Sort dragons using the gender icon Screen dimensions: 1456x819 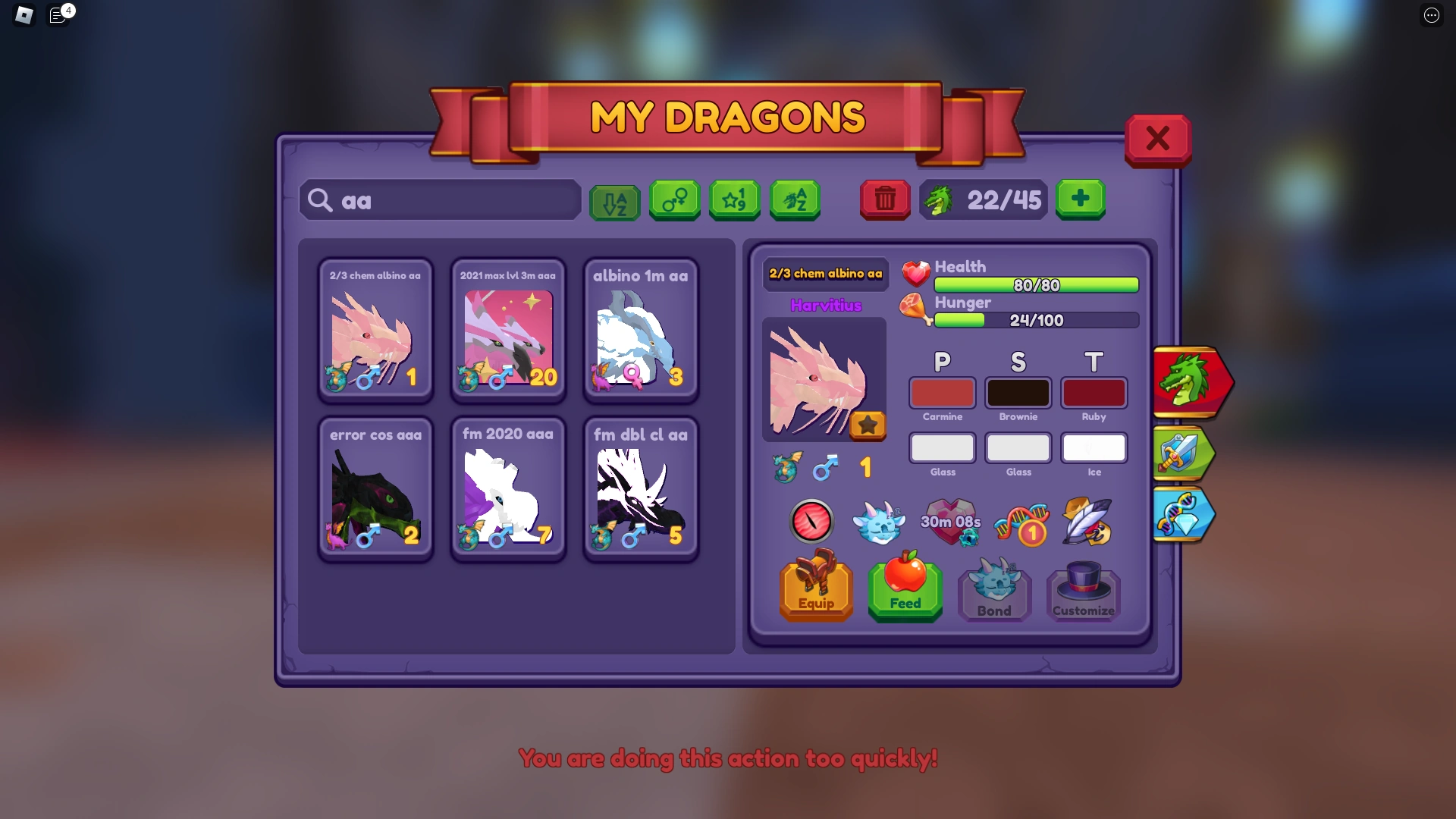pyautogui.click(x=674, y=200)
